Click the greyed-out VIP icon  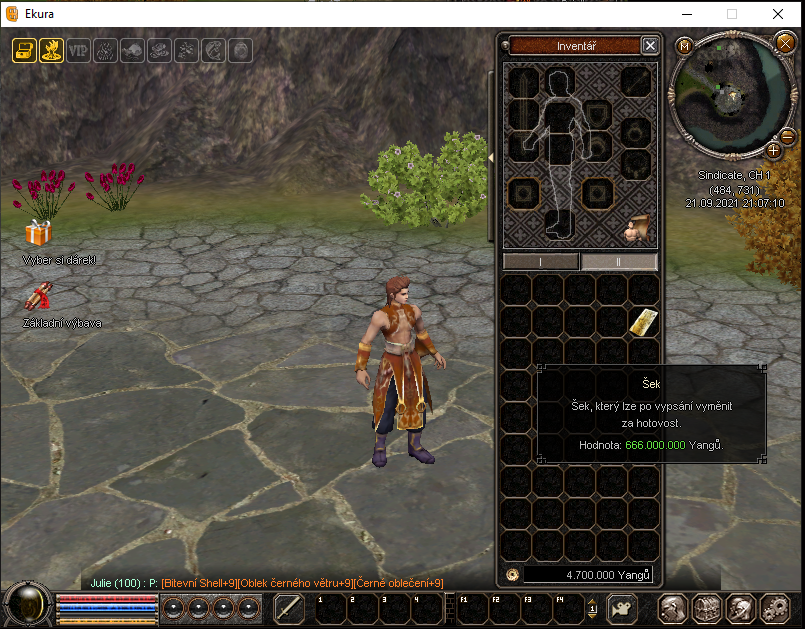(x=78, y=50)
